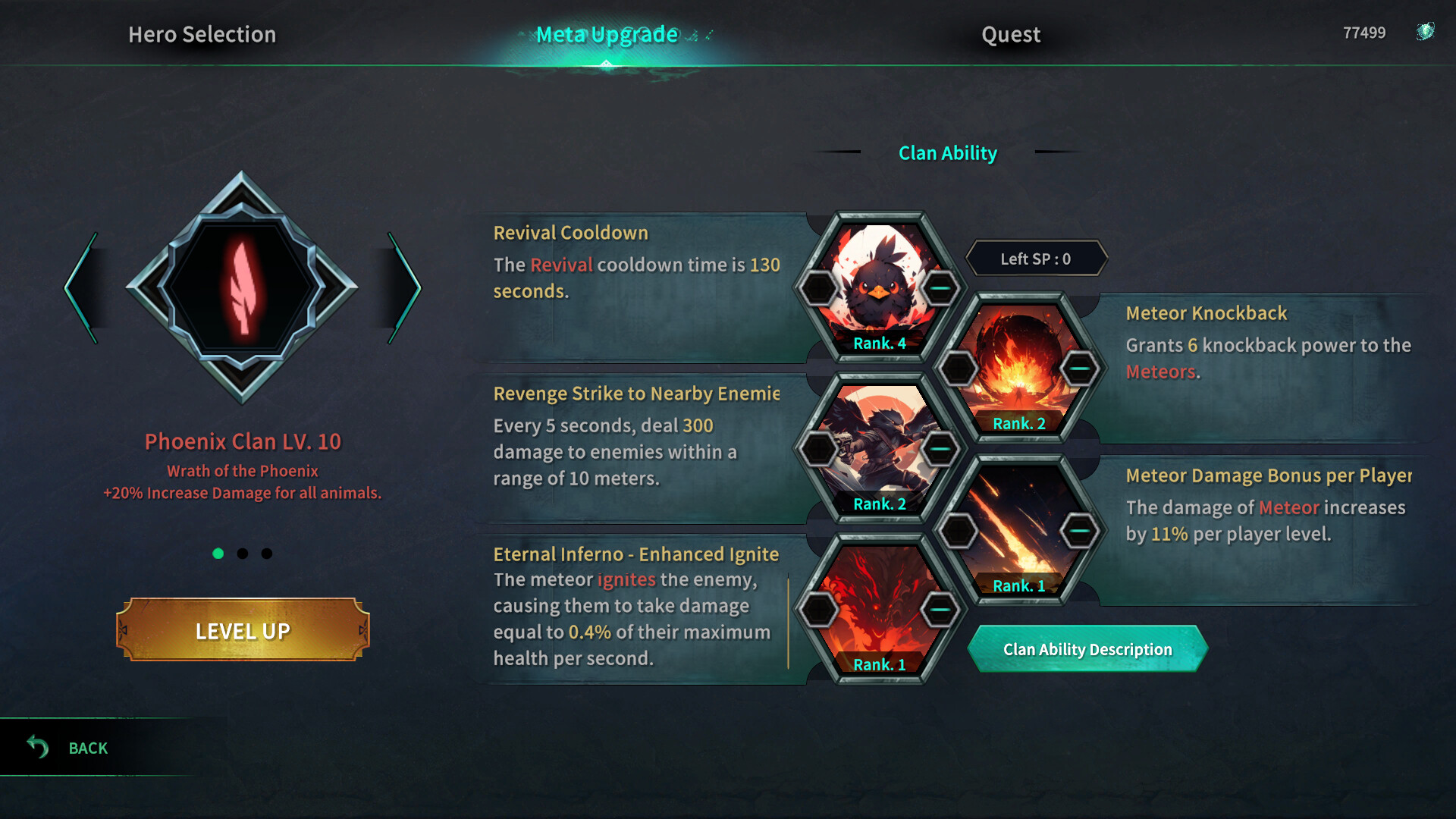Click the Phoenix Clan feather emblem
Image resolution: width=1456 pixels, height=819 pixels.
[x=243, y=284]
